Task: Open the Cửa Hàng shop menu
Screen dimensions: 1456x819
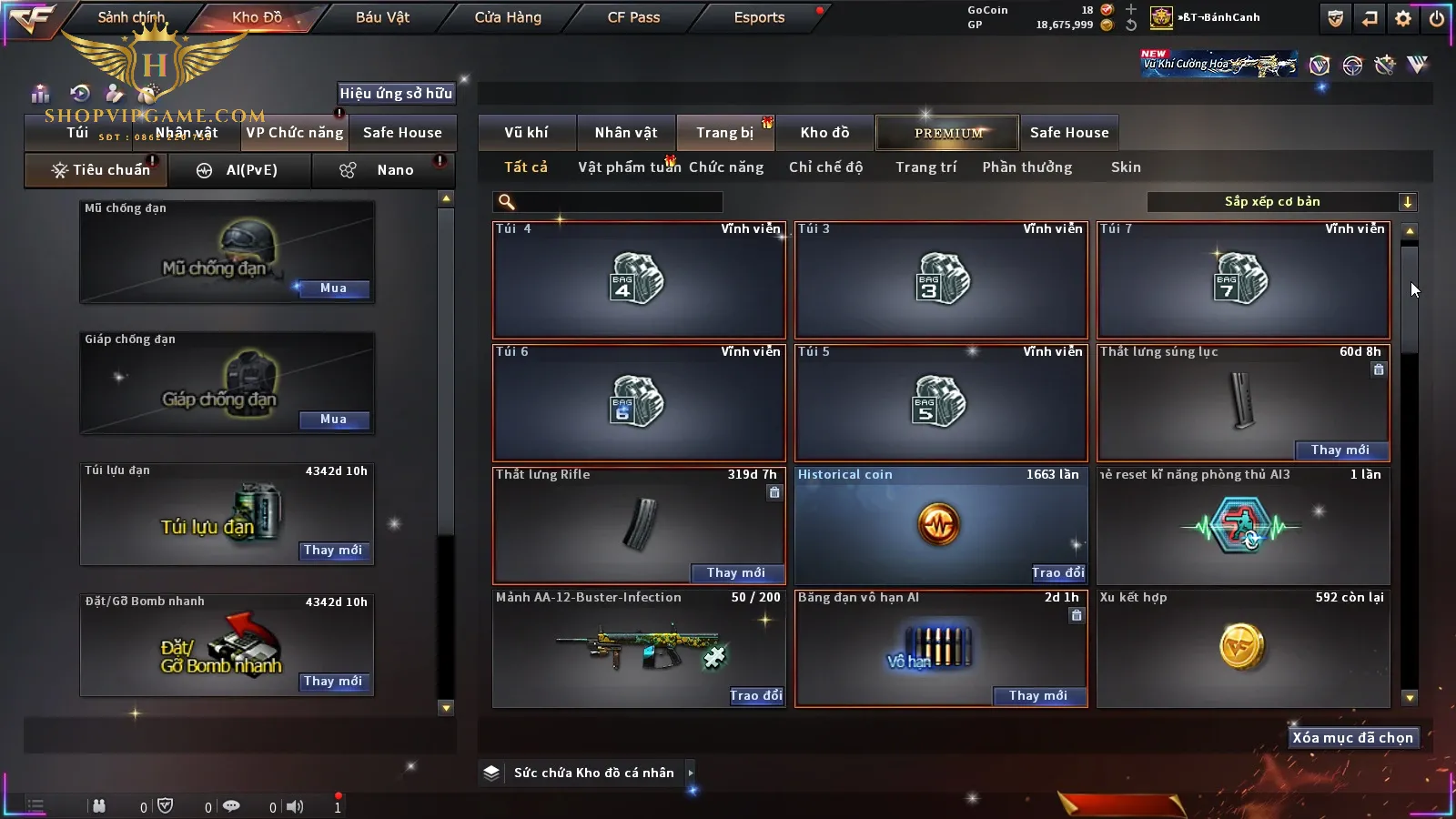Action: (x=508, y=17)
